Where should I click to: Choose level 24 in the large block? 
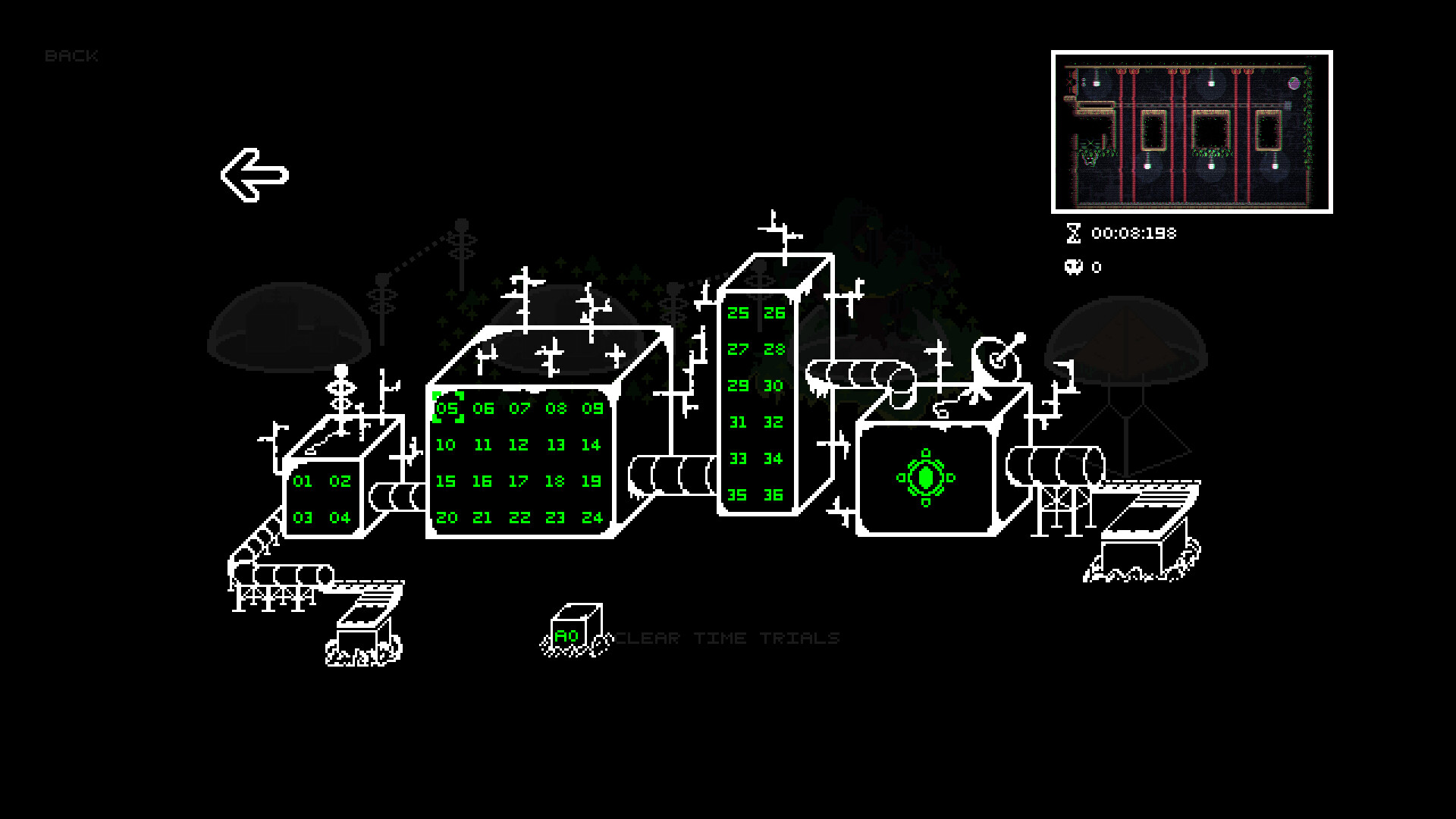pos(592,518)
